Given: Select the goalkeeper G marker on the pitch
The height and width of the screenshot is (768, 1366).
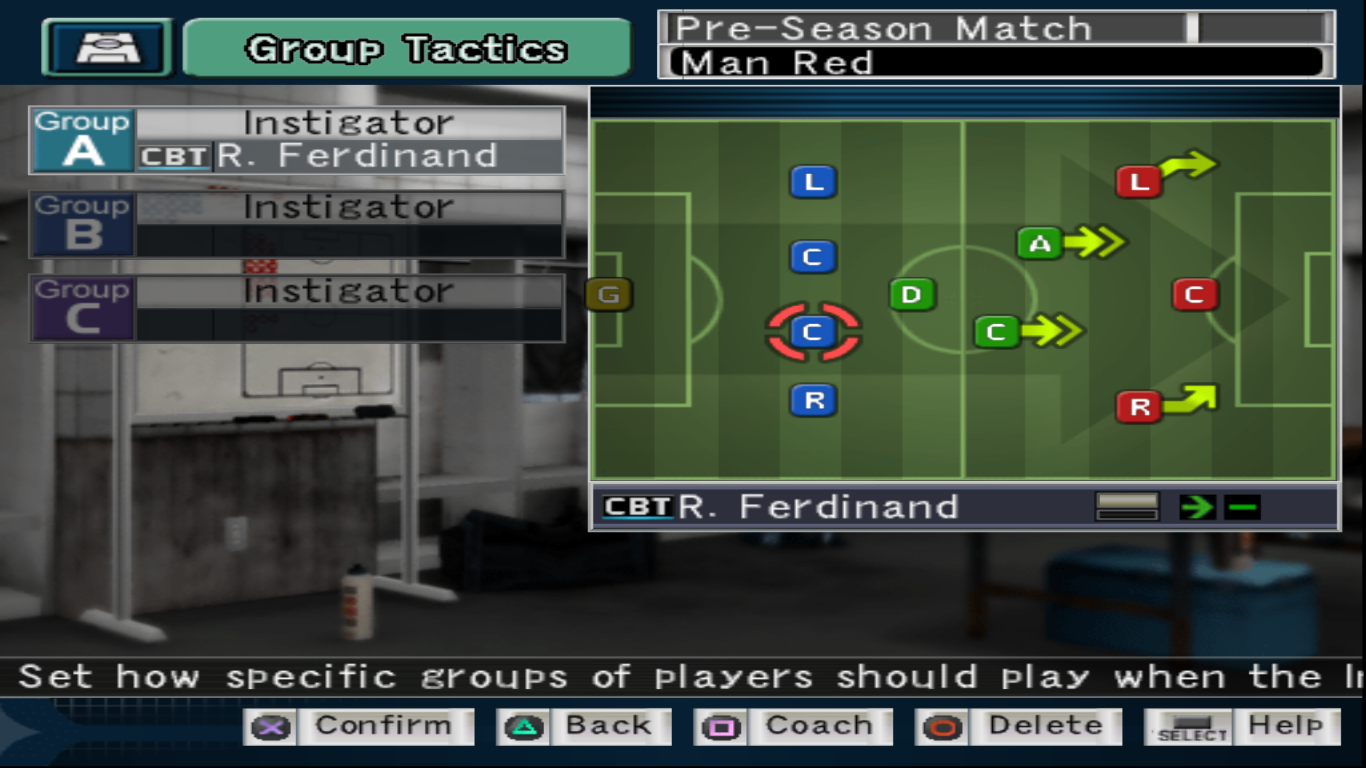Looking at the screenshot, I should (608, 295).
